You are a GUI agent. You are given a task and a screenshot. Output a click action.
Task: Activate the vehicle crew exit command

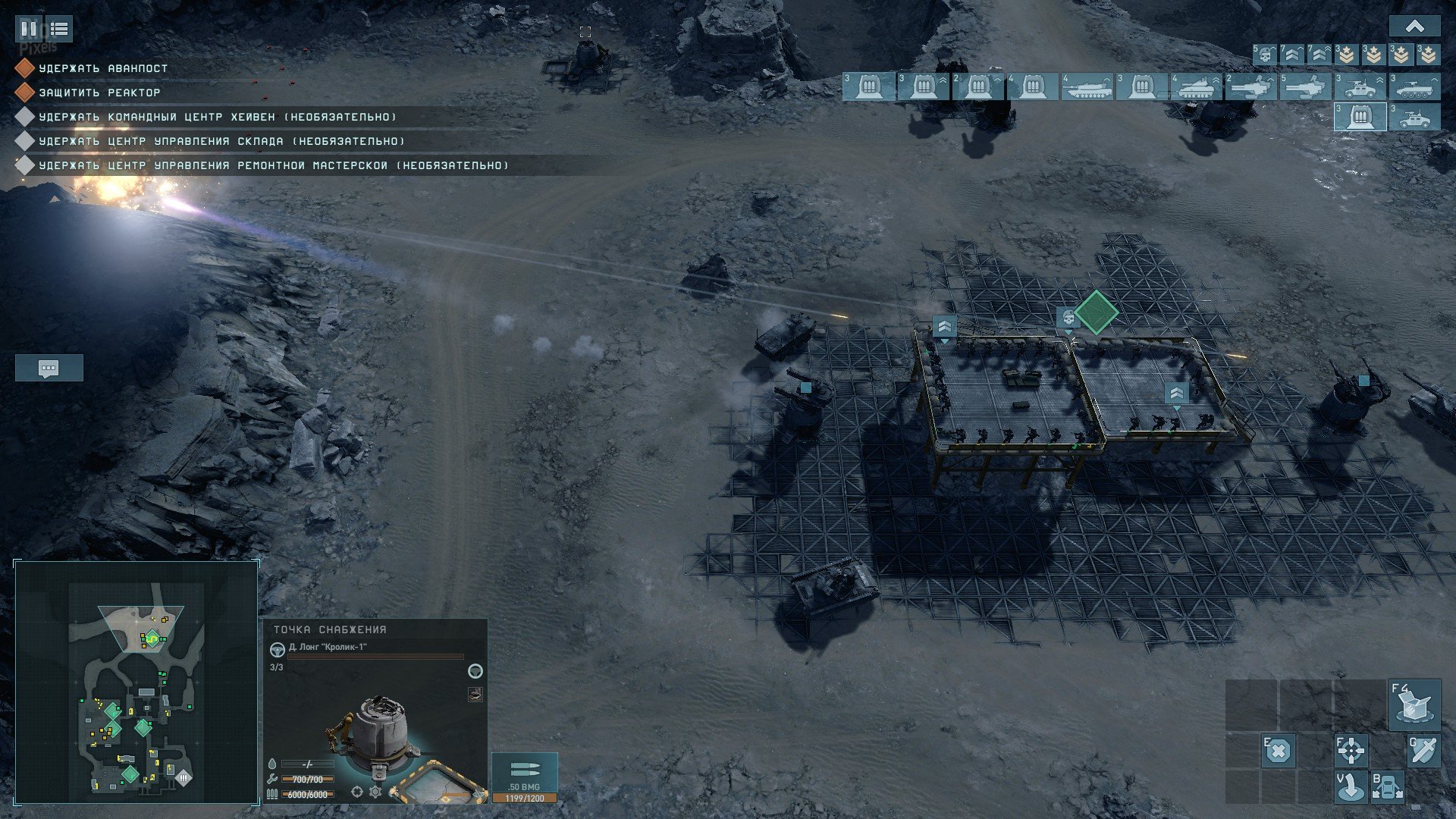point(1387,786)
